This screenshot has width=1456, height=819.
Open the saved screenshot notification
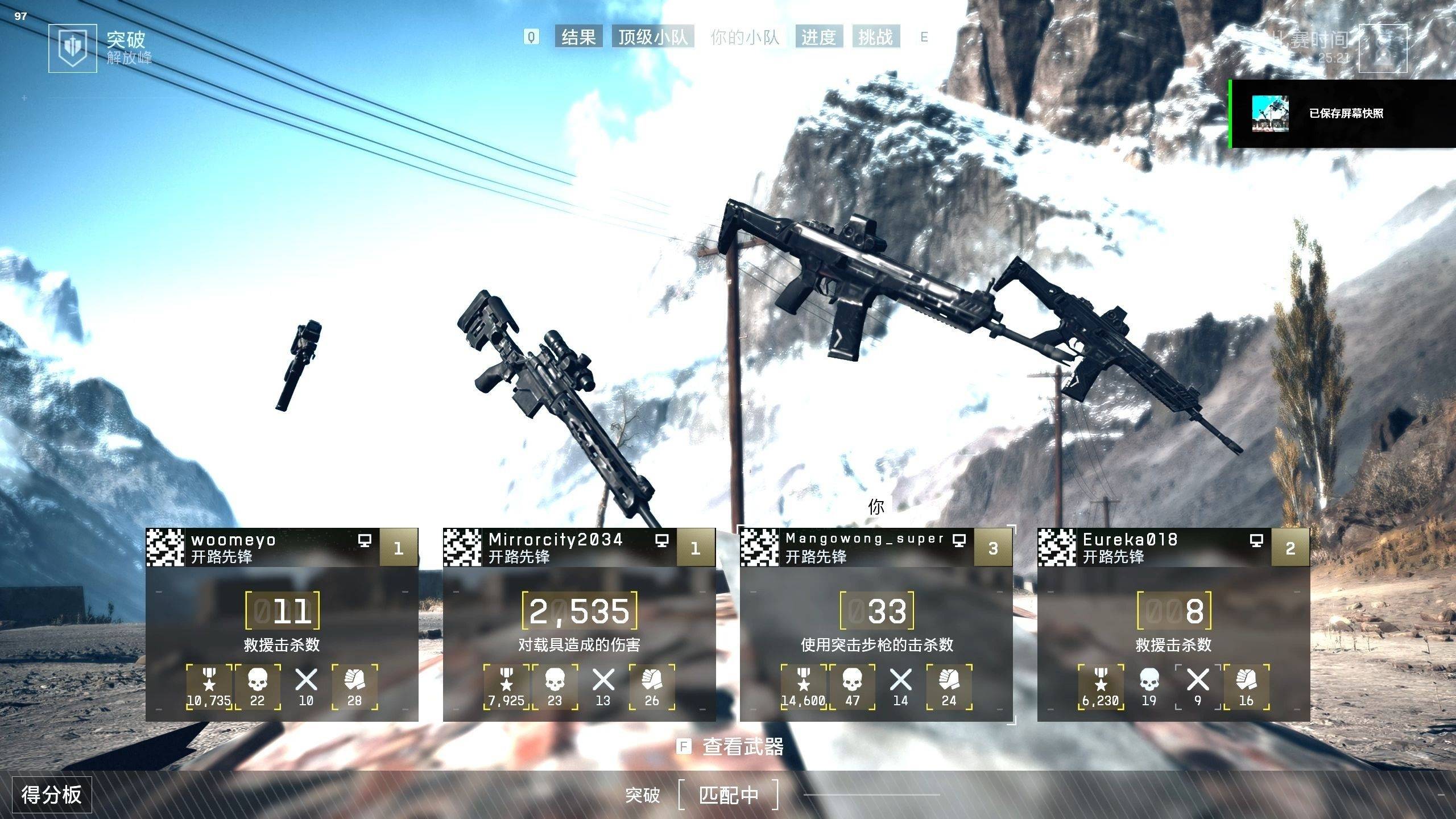click(1342, 114)
